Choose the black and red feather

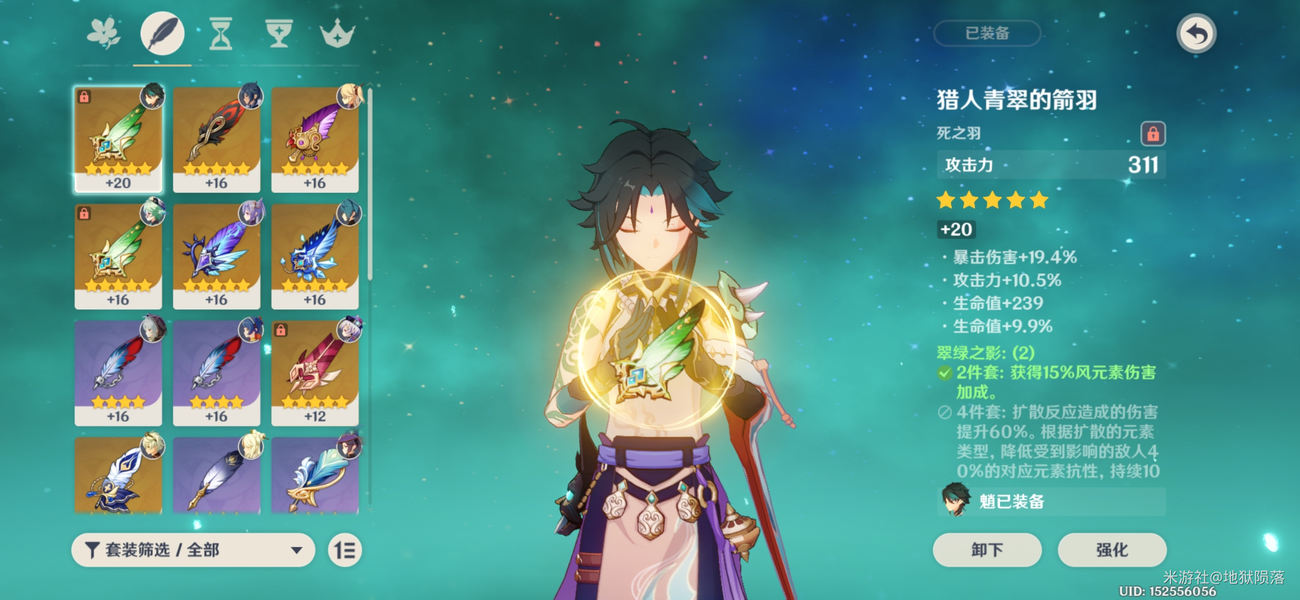(x=216, y=139)
